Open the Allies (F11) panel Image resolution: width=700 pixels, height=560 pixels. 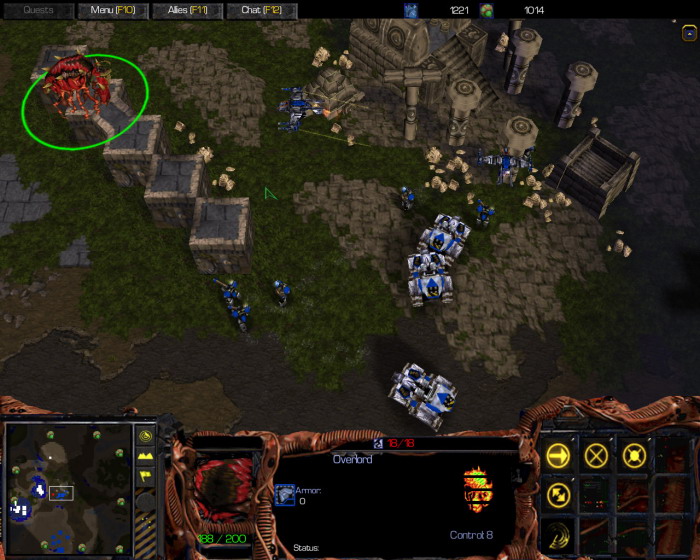[x=189, y=10]
